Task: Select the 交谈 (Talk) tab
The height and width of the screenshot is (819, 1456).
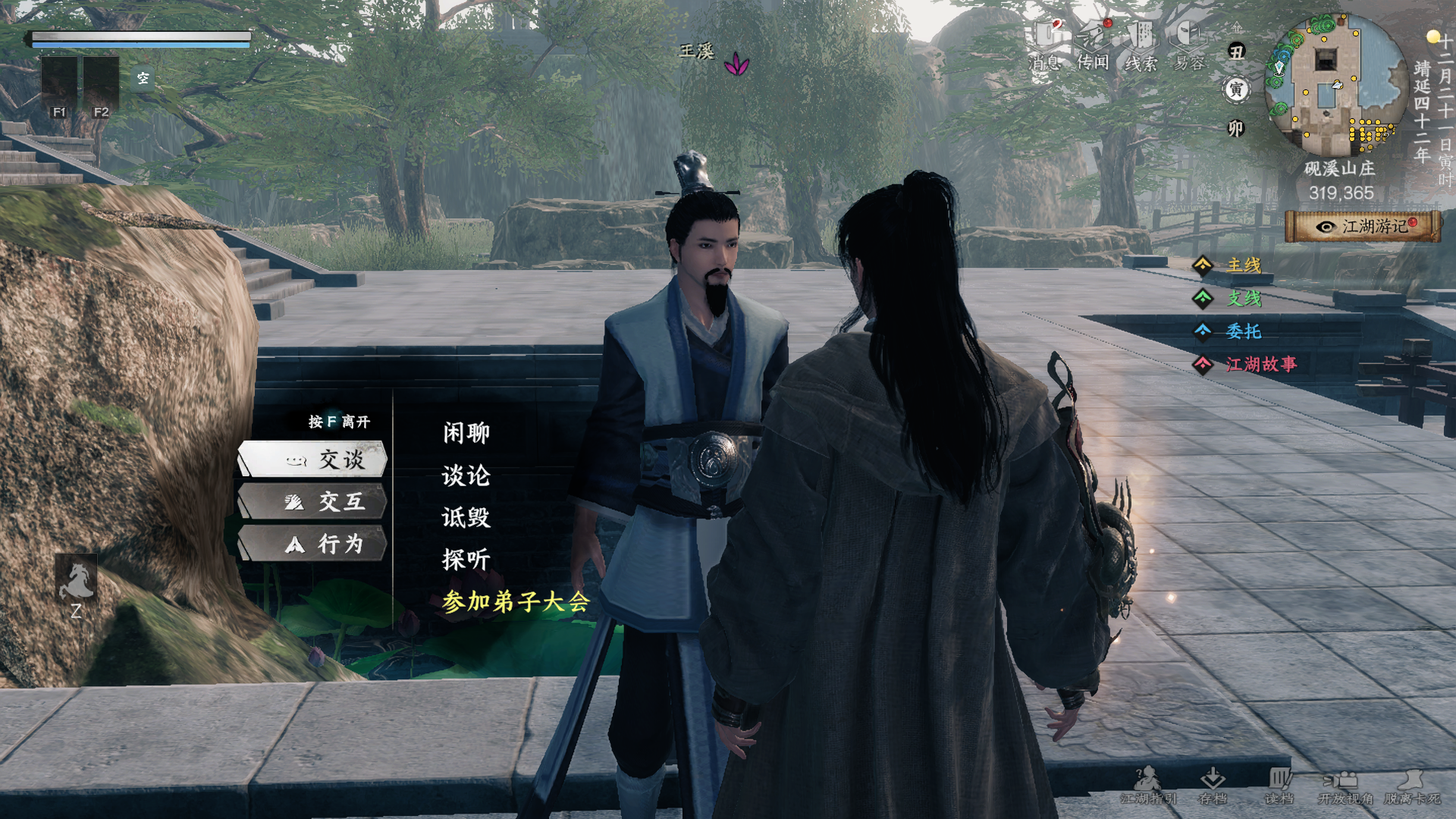Action: (x=313, y=460)
